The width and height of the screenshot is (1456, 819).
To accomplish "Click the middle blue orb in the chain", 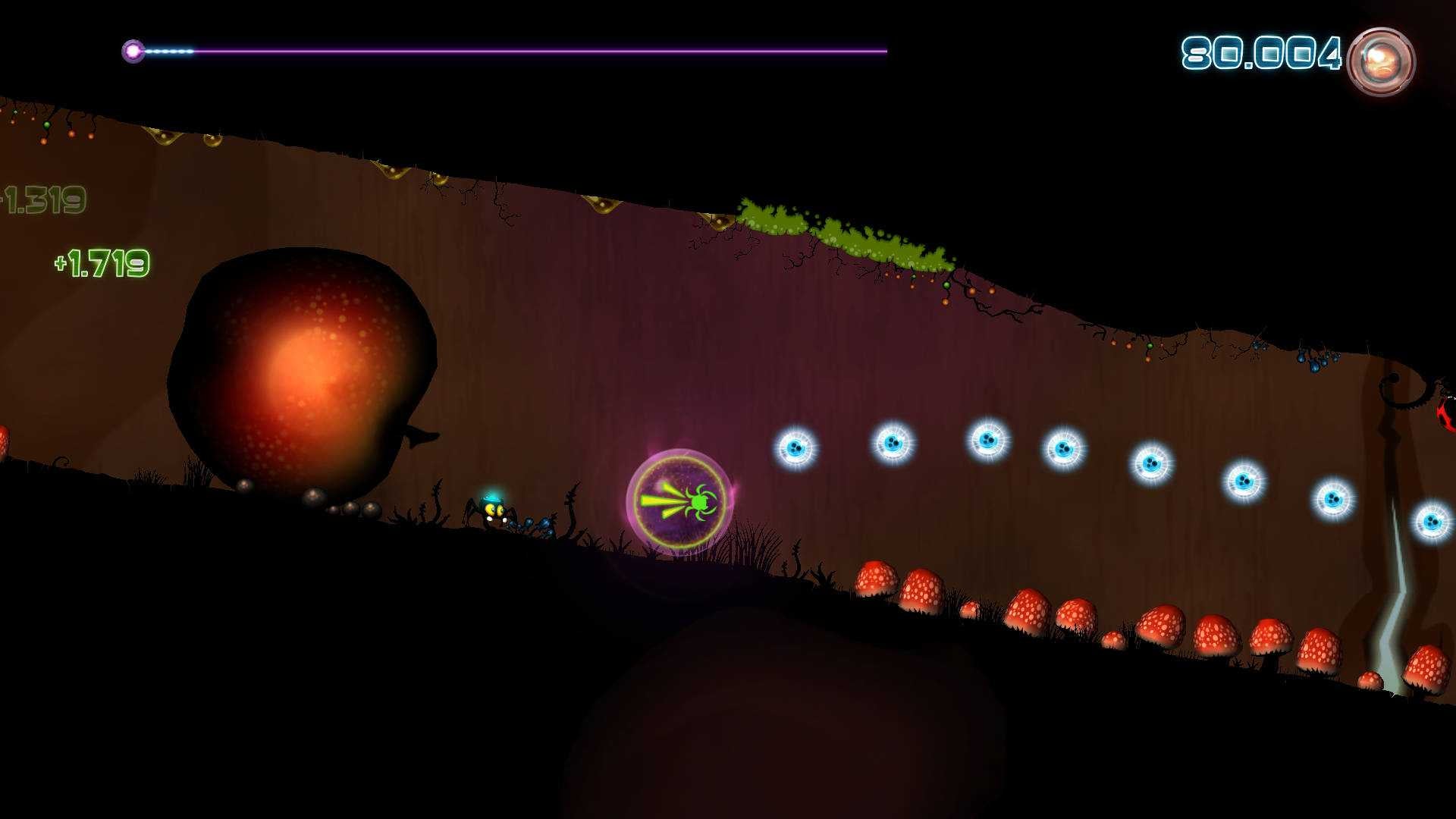I will (1065, 447).
